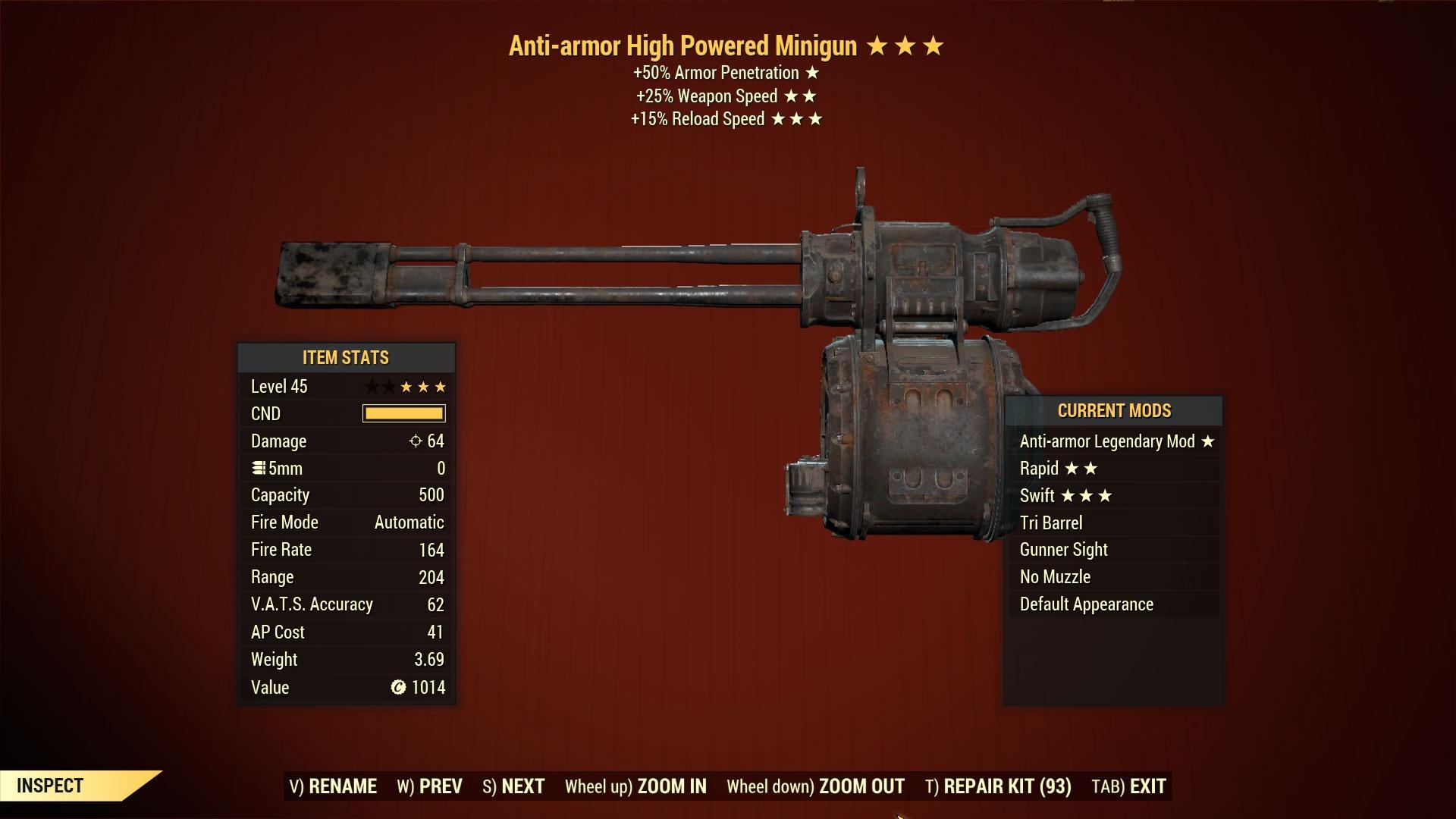Screen dimensions: 1456x819
Task: Select the Anti-armor Legendary Mod row
Action: [x=1115, y=441]
